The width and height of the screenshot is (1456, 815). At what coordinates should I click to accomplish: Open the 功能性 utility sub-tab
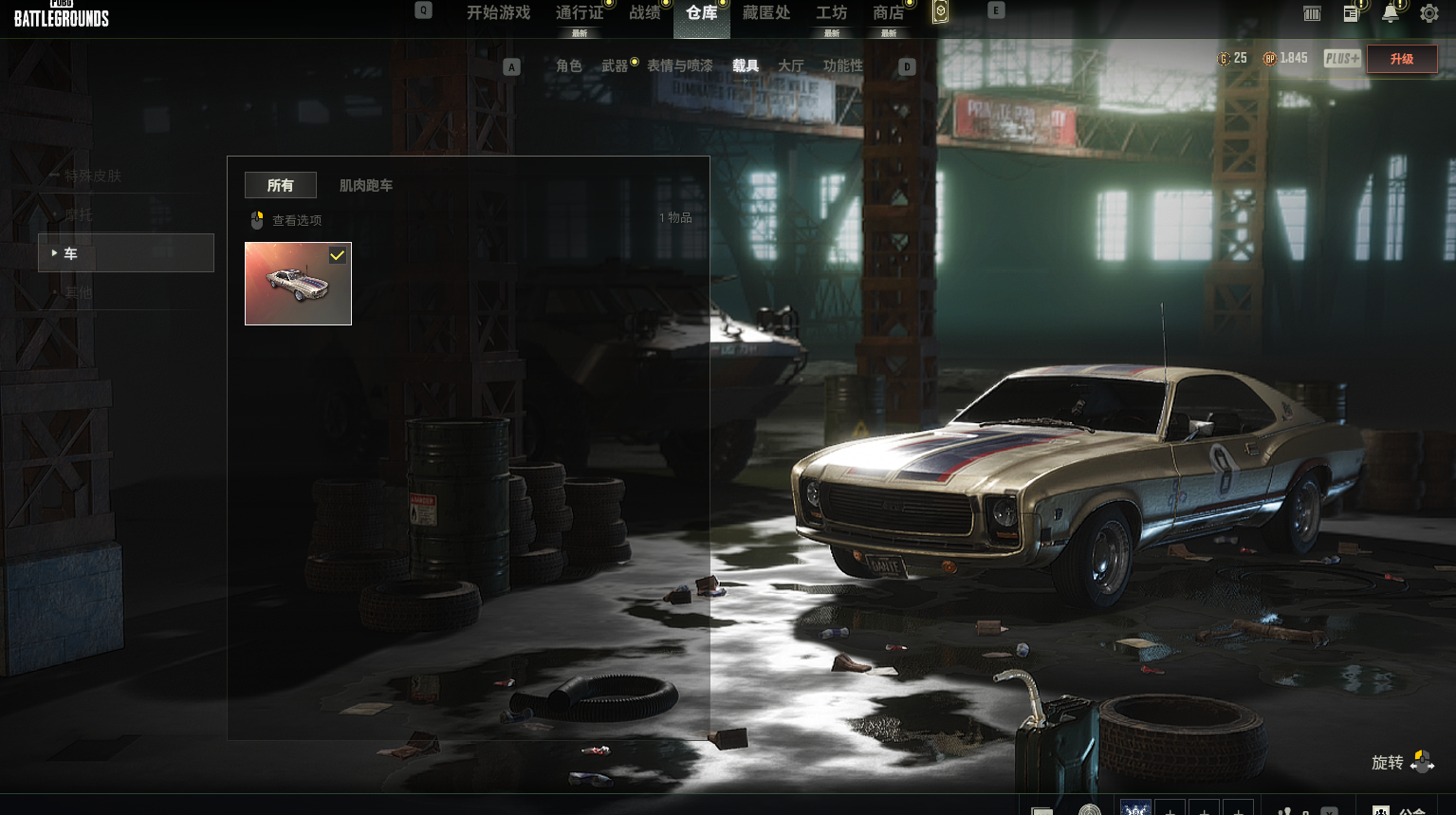pos(843,66)
